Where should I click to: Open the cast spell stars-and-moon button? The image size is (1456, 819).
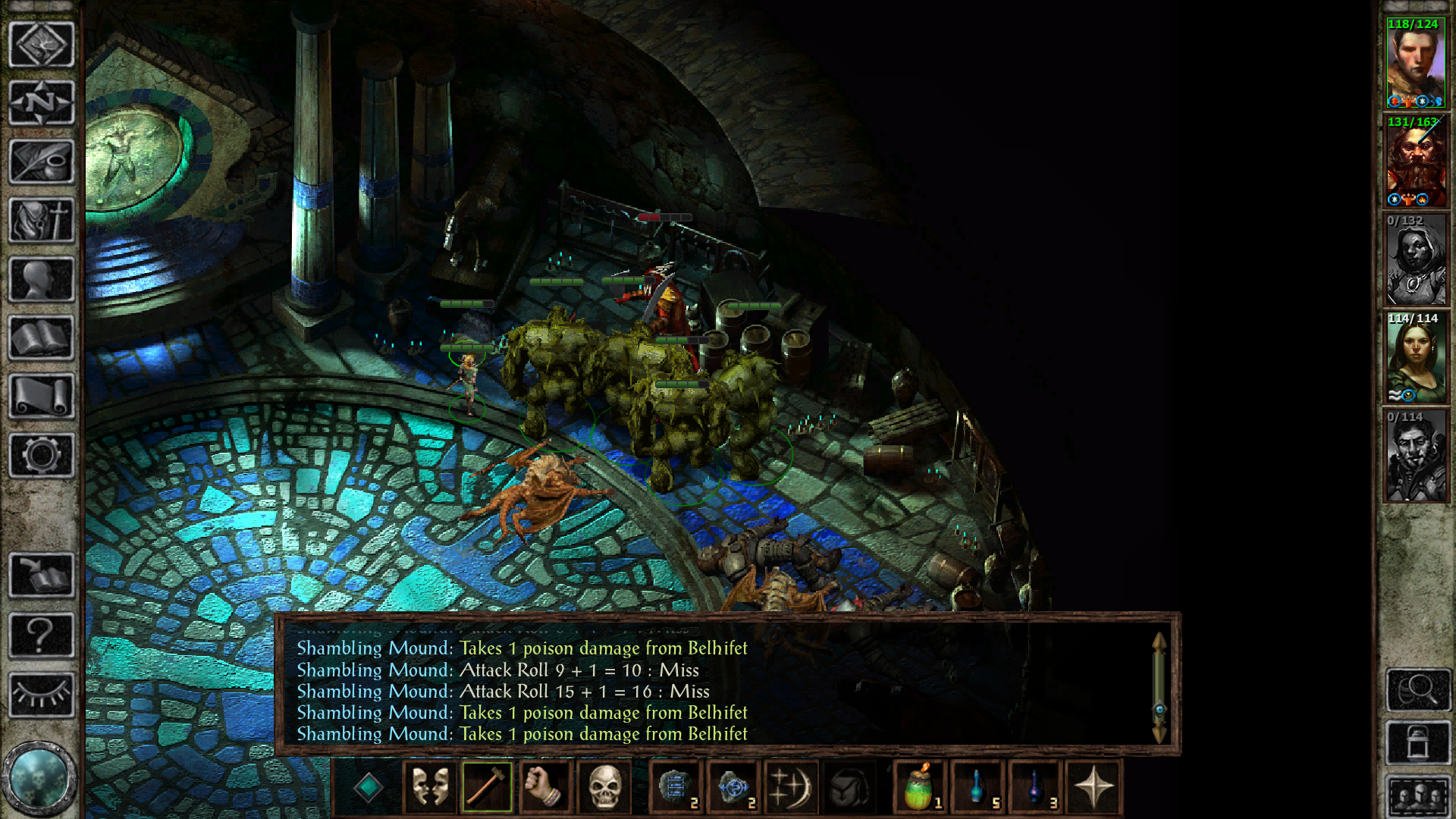pyautogui.click(x=791, y=787)
